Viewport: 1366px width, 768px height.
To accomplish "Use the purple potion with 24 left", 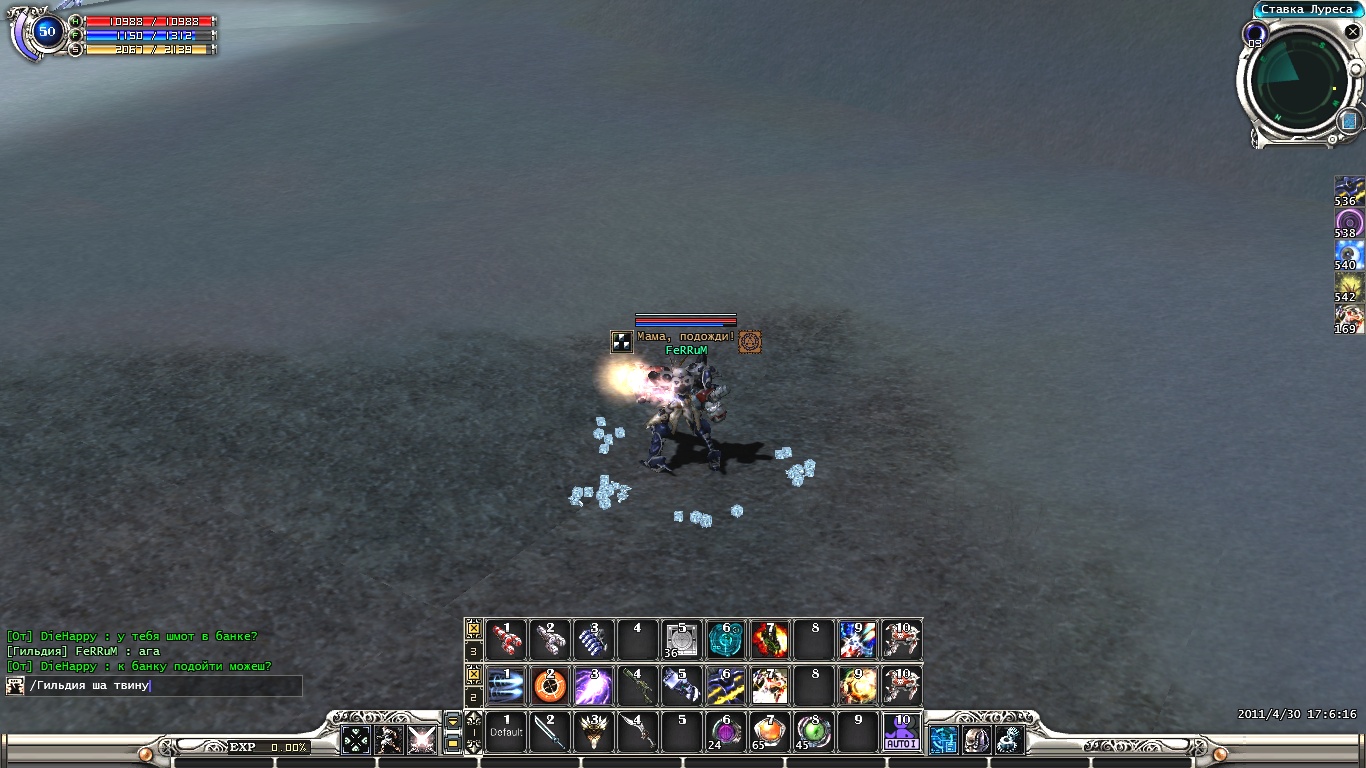I will tap(726, 732).
